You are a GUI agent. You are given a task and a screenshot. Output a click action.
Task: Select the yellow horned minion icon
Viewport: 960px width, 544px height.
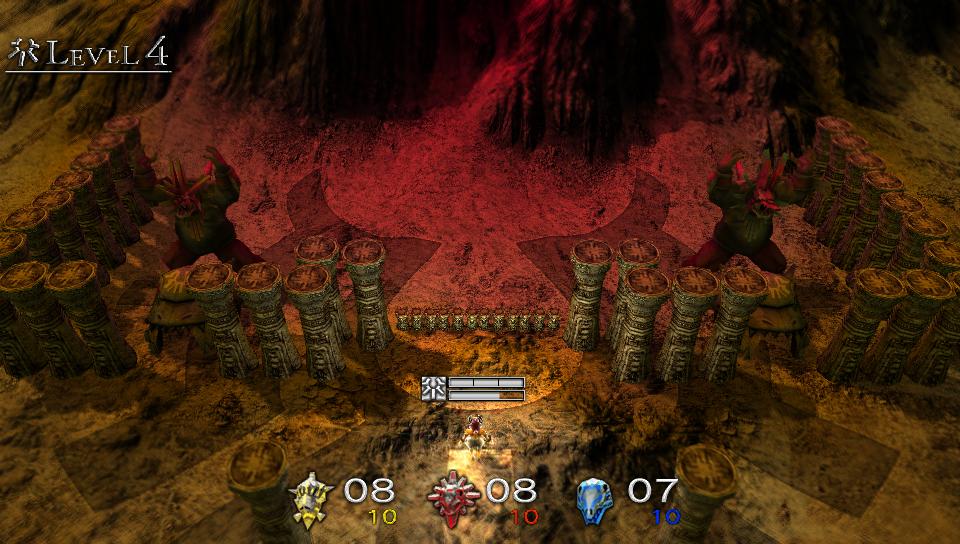pos(313,498)
